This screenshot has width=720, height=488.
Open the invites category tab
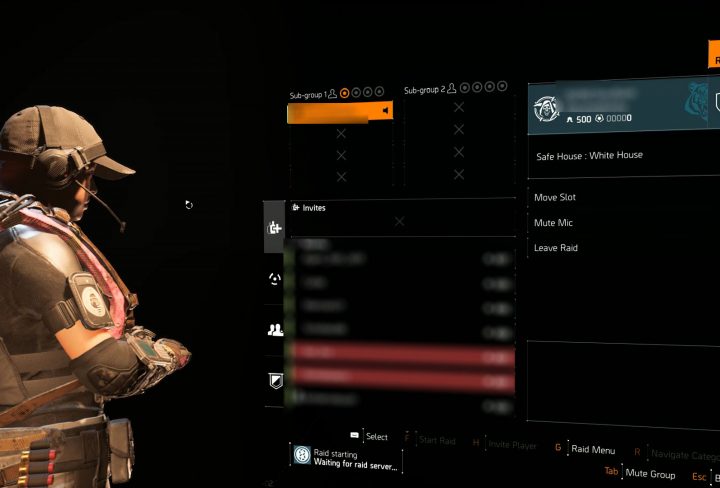[x=276, y=228]
